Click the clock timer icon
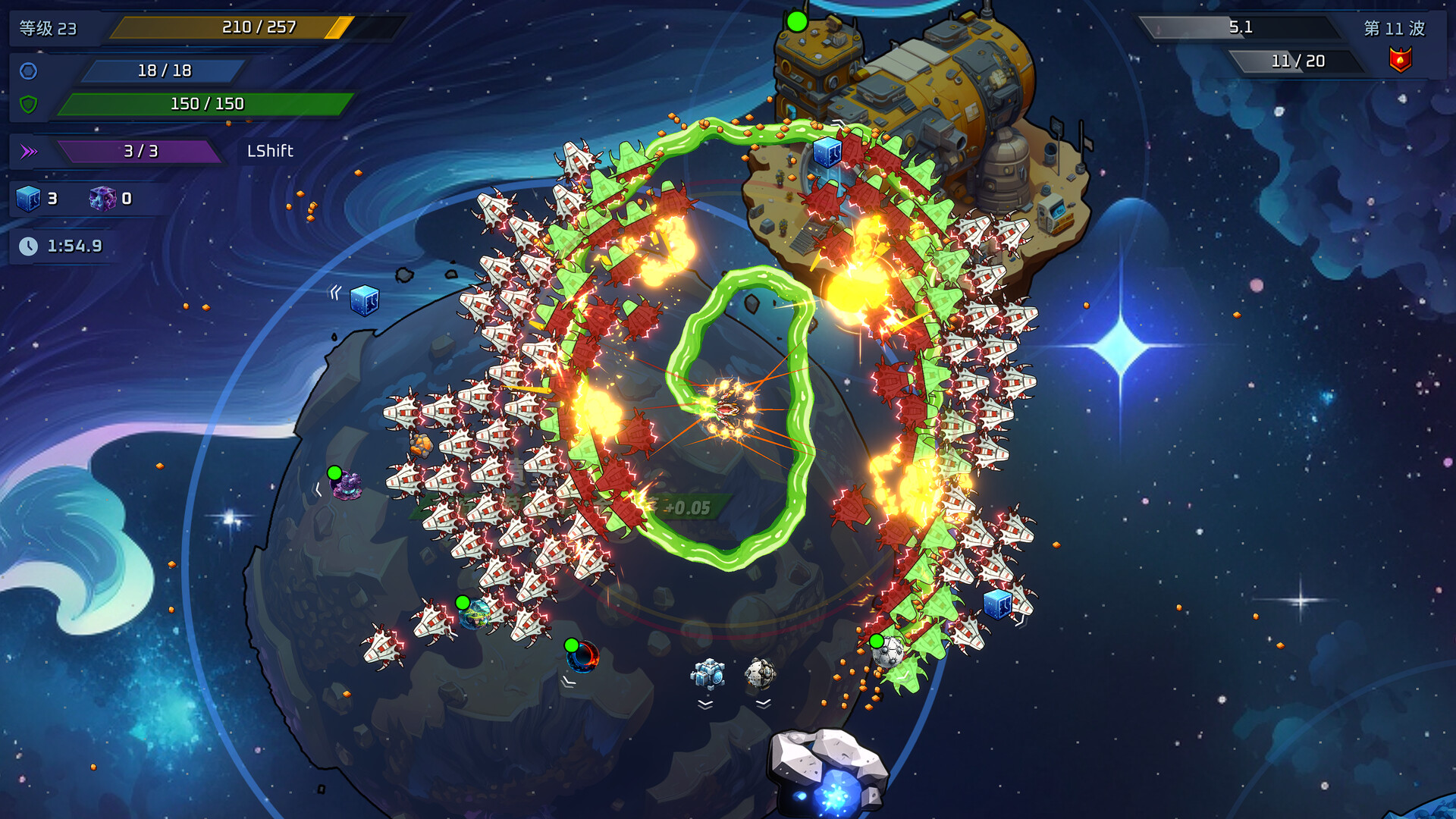1456x819 pixels. [x=28, y=246]
